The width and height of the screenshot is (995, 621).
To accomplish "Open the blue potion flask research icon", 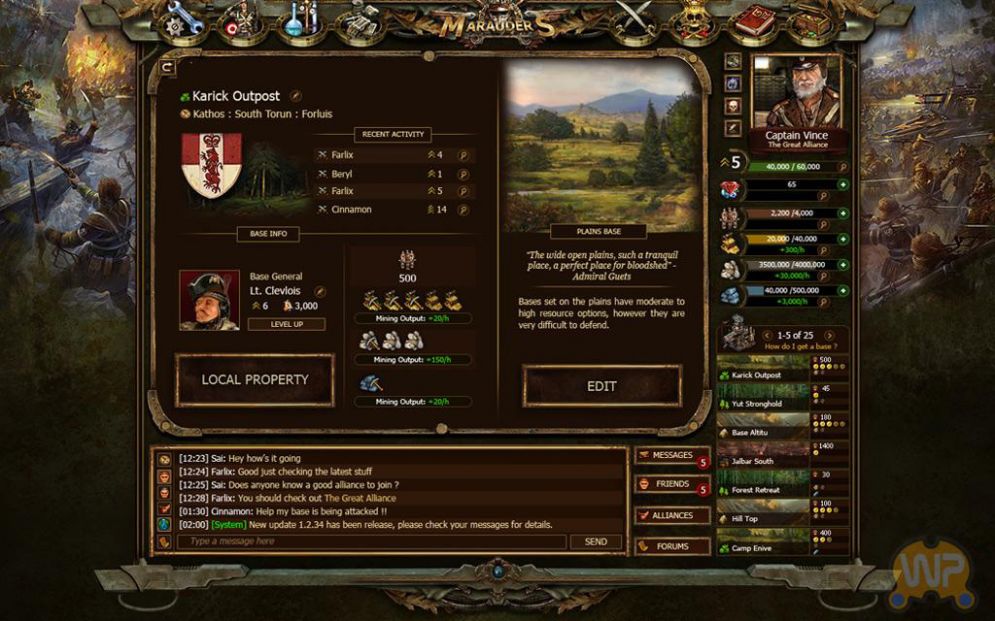I will 300,20.
